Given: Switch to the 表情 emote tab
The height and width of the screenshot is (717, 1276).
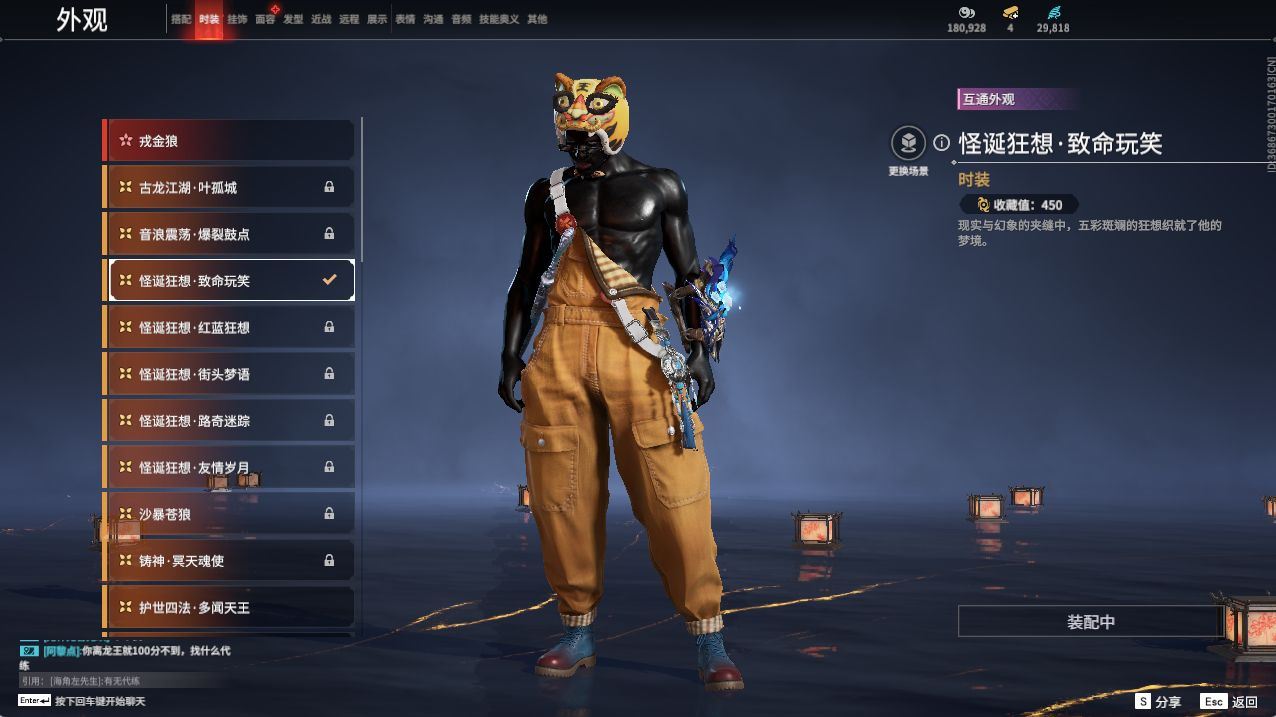Looking at the screenshot, I should click(405, 19).
